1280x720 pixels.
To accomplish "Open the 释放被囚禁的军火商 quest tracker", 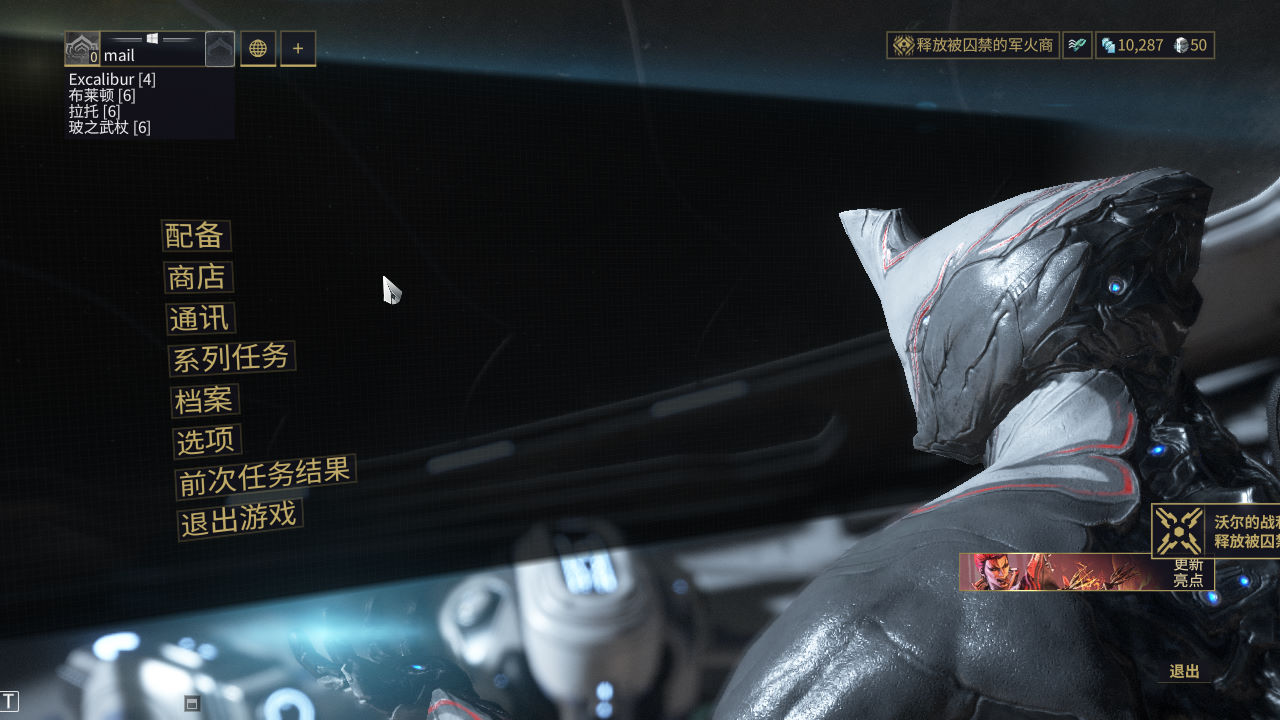I will coord(972,45).
